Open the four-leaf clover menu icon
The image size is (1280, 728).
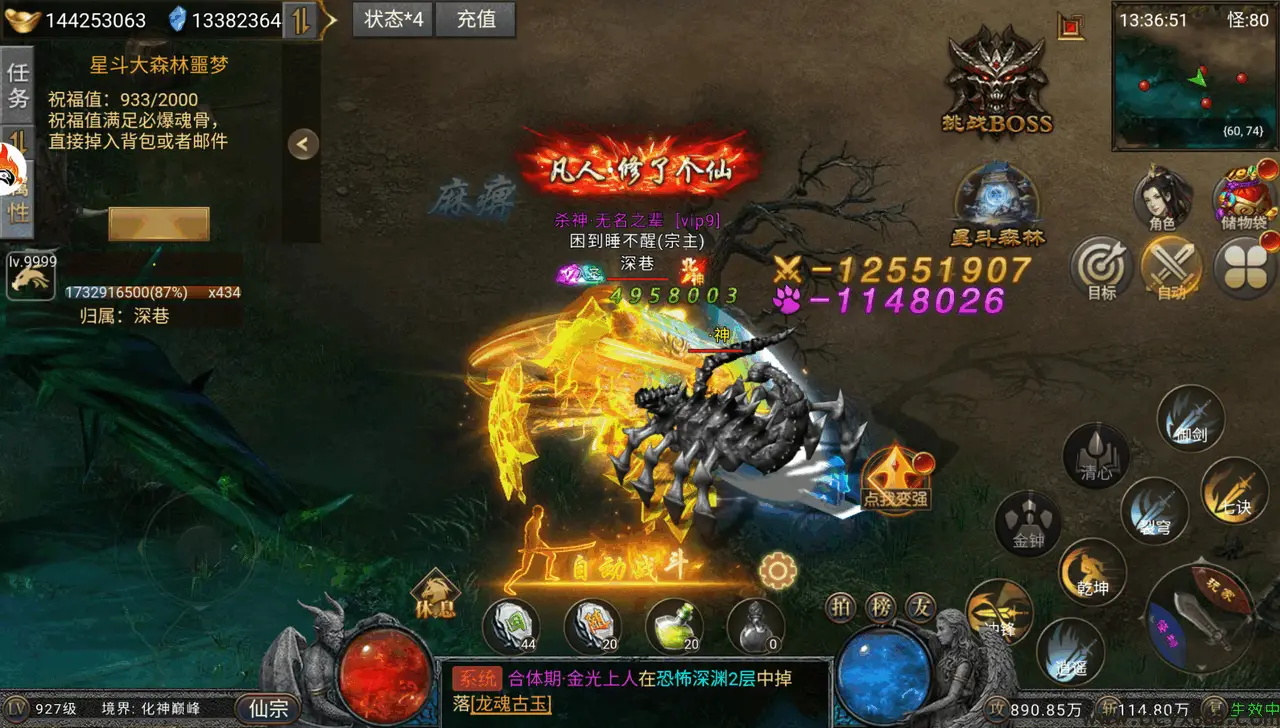tap(1244, 268)
